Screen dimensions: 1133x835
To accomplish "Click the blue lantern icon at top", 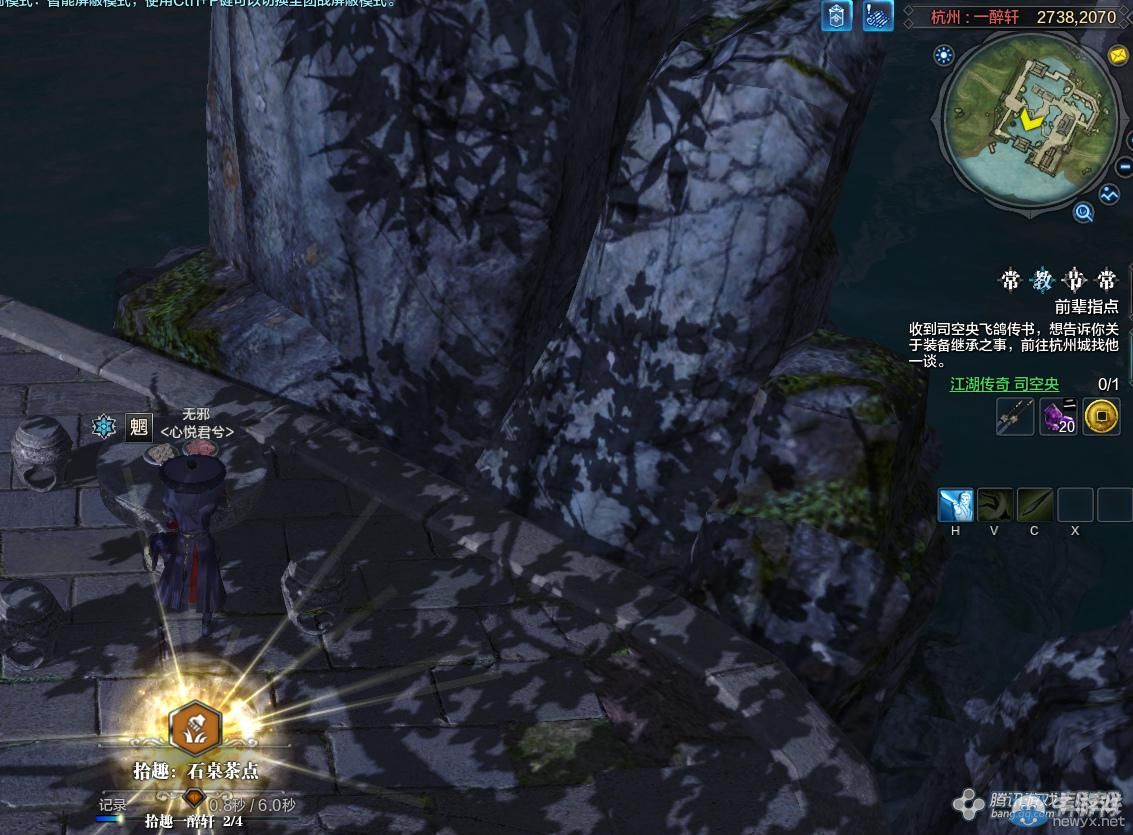I will tap(837, 16).
